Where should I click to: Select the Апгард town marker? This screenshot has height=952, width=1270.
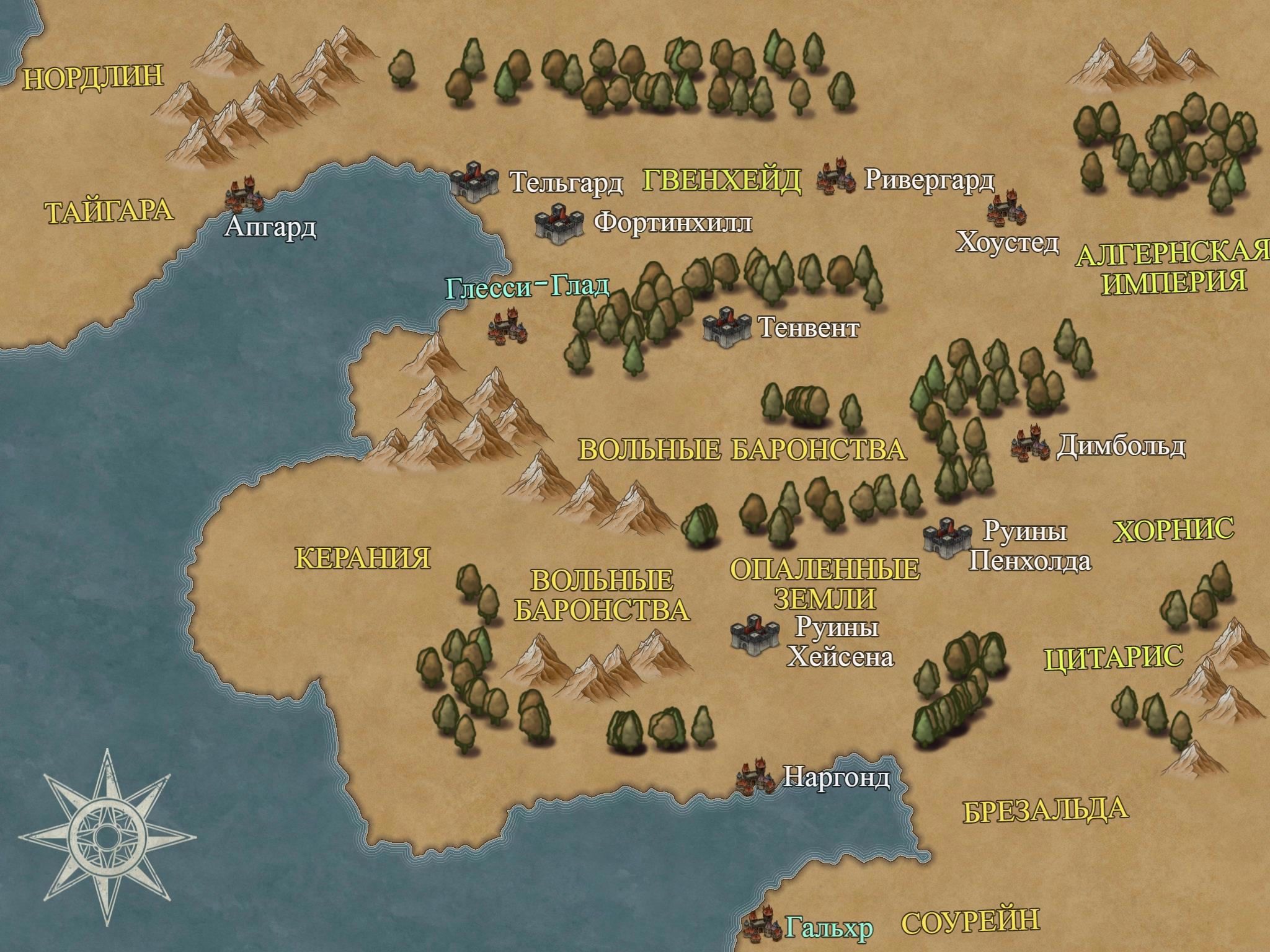click(x=243, y=194)
